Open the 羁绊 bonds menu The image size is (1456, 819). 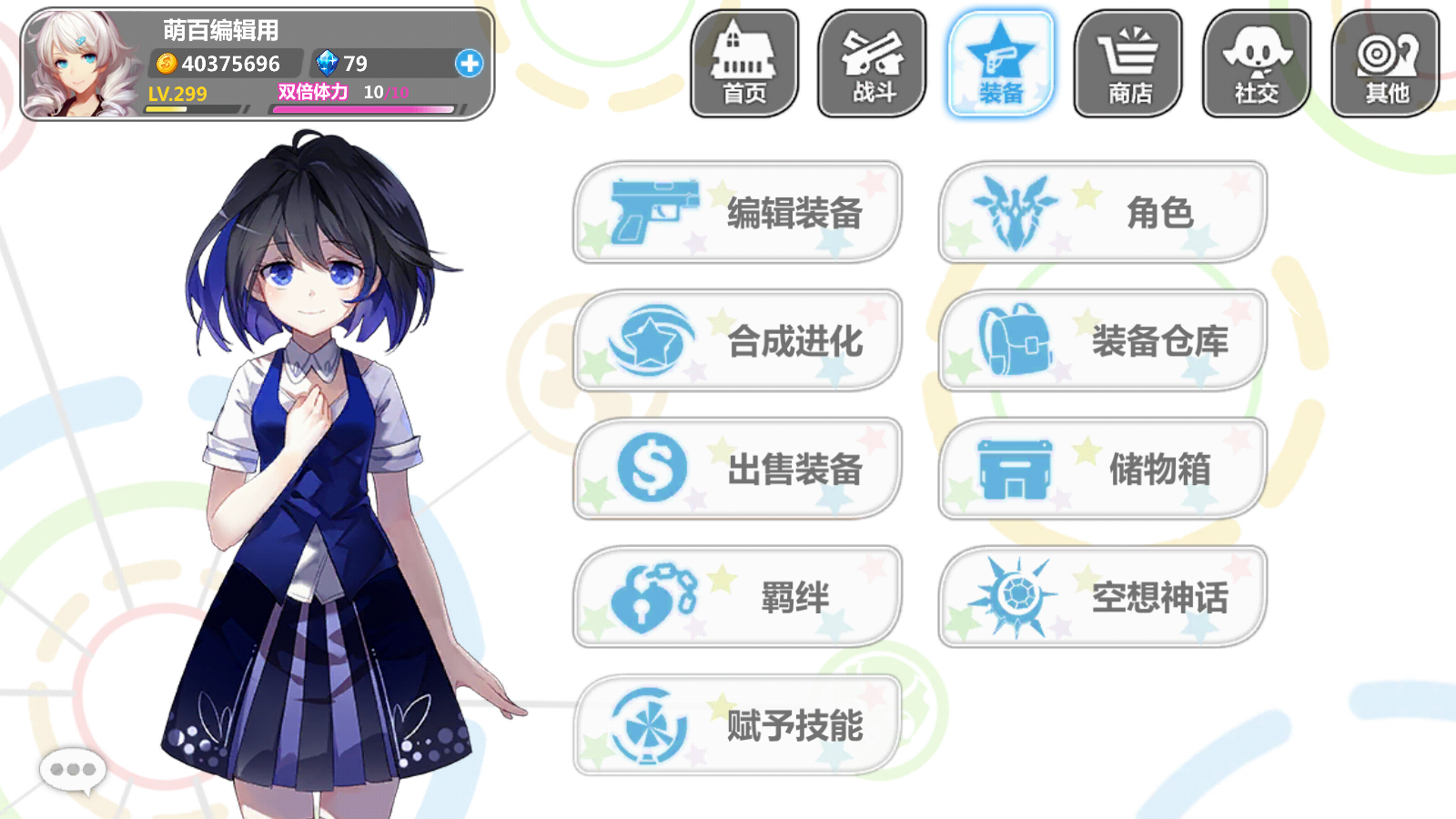[737, 598]
